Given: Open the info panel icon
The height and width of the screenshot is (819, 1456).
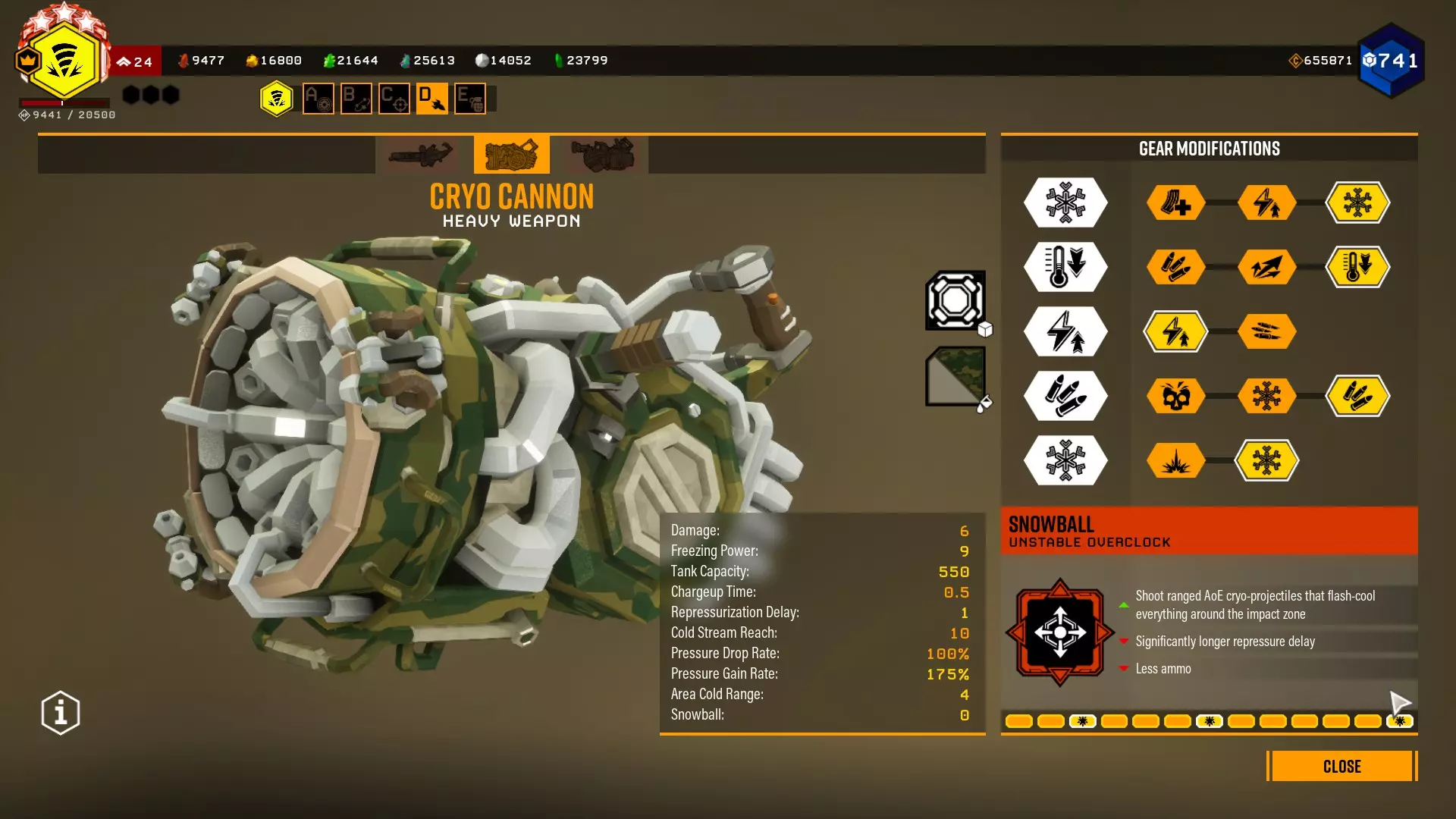Looking at the screenshot, I should [x=61, y=713].
